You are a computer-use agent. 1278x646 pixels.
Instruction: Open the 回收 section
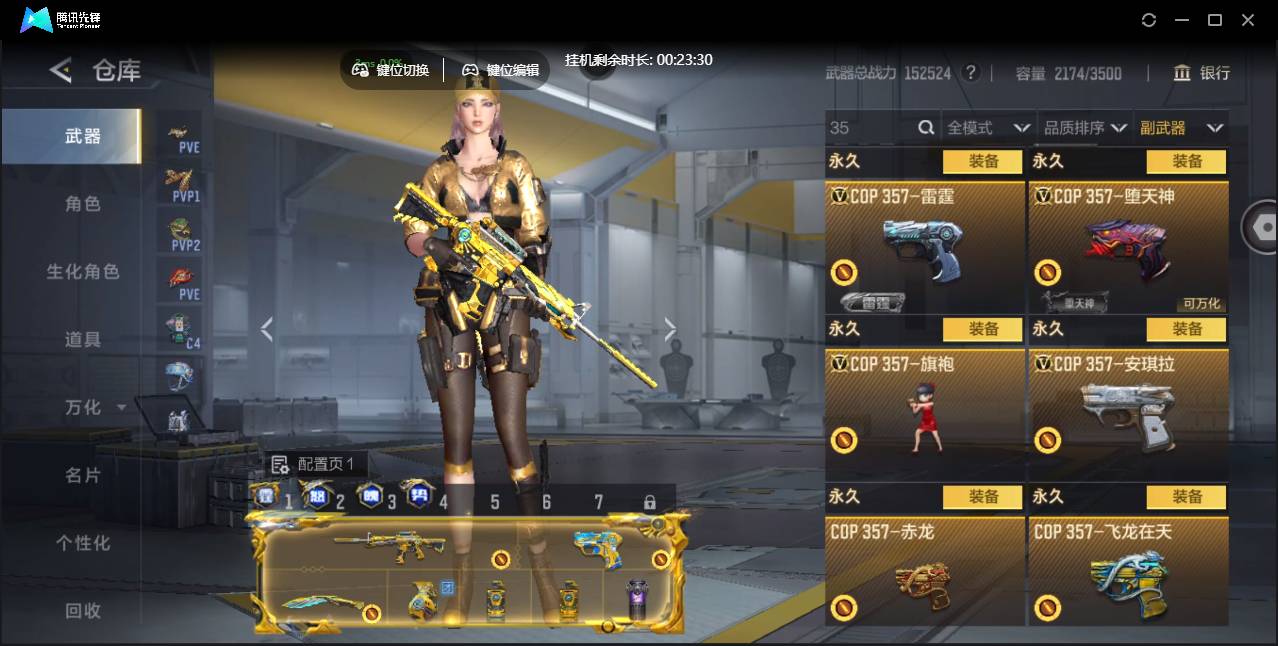tap(83, 610)
